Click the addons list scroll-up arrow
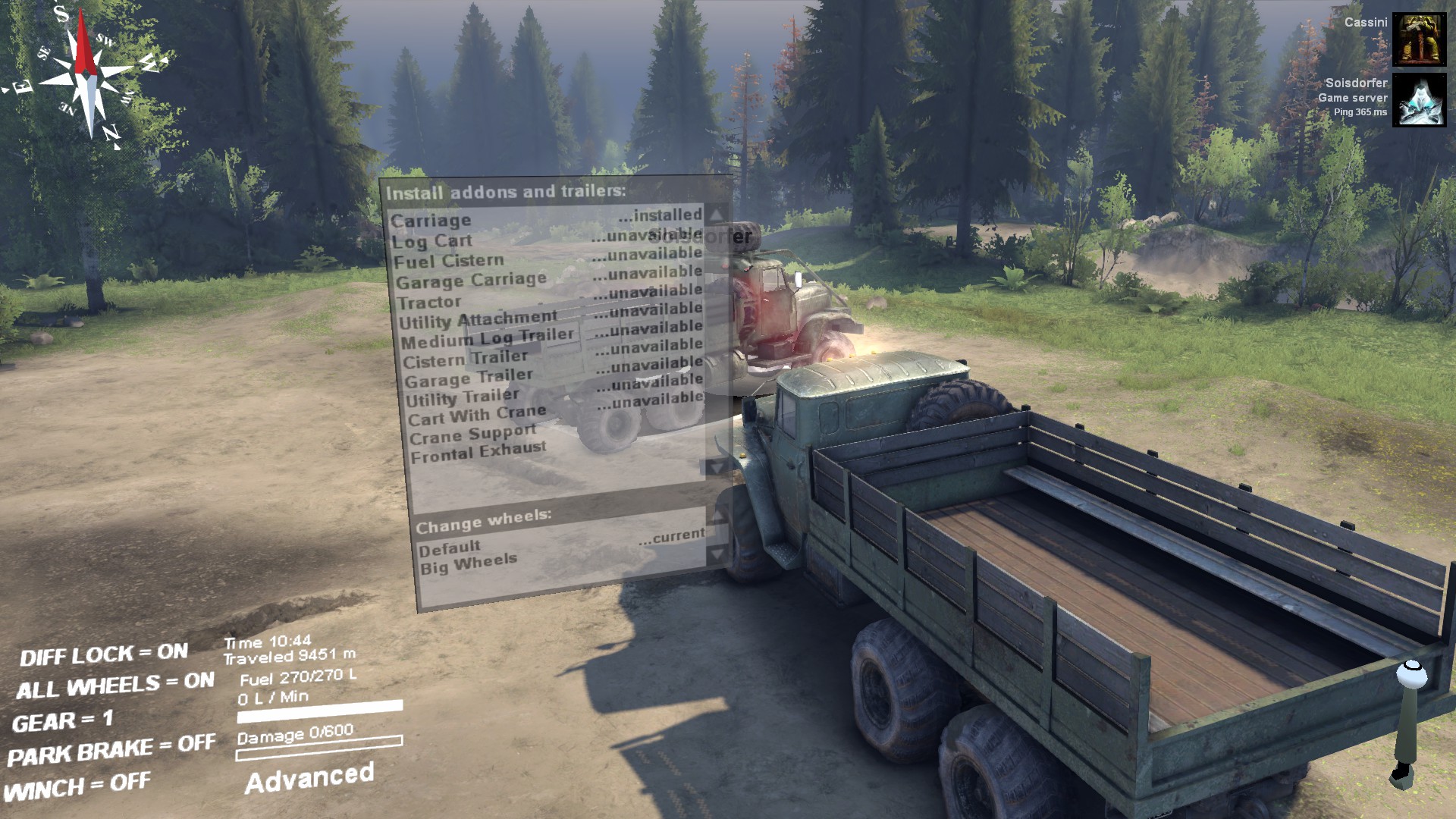Viewport: 1456px width, 819px height. 716,215
